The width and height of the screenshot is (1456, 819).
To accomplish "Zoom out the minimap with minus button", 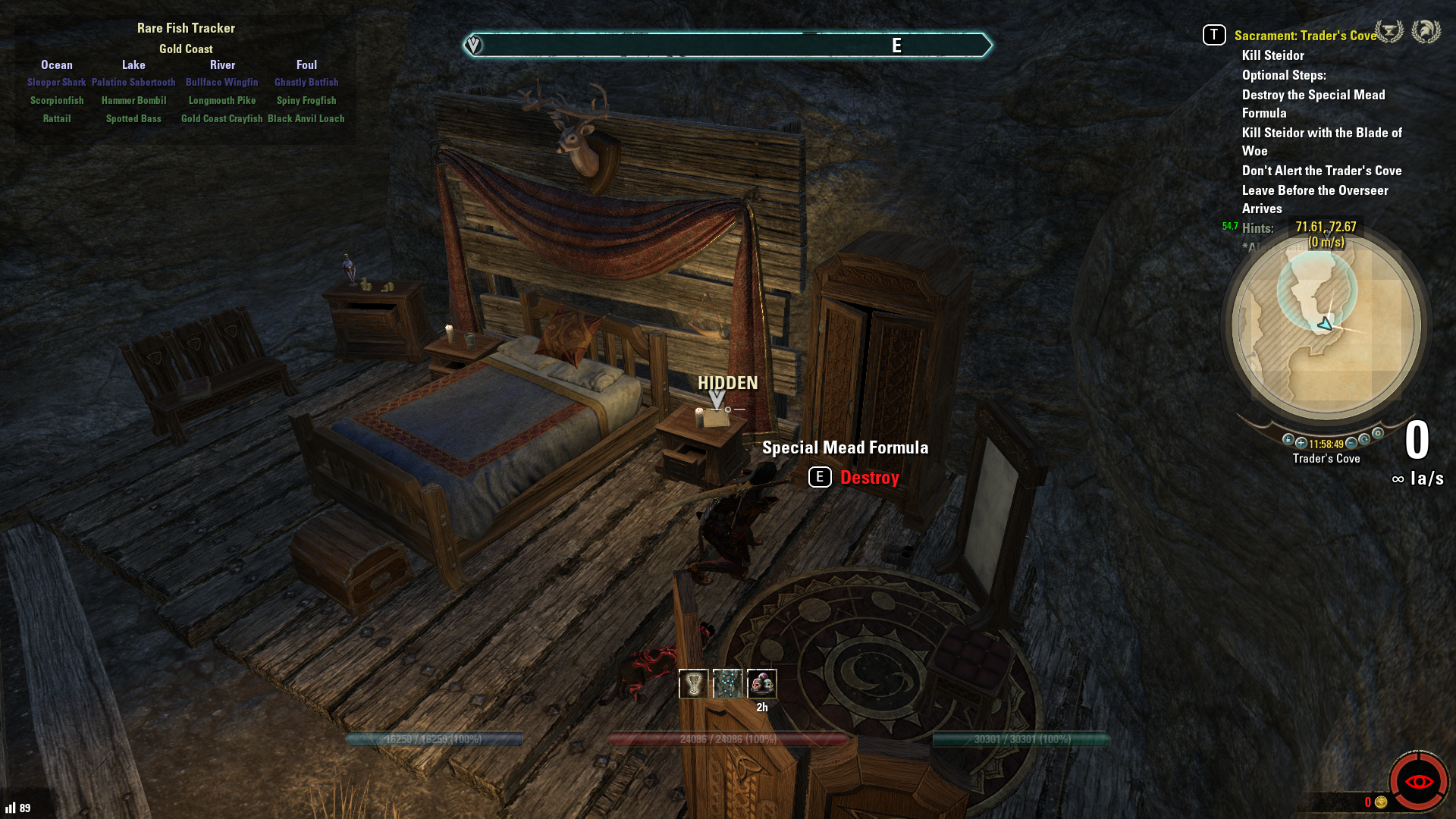I will (x=1351, y=443).
